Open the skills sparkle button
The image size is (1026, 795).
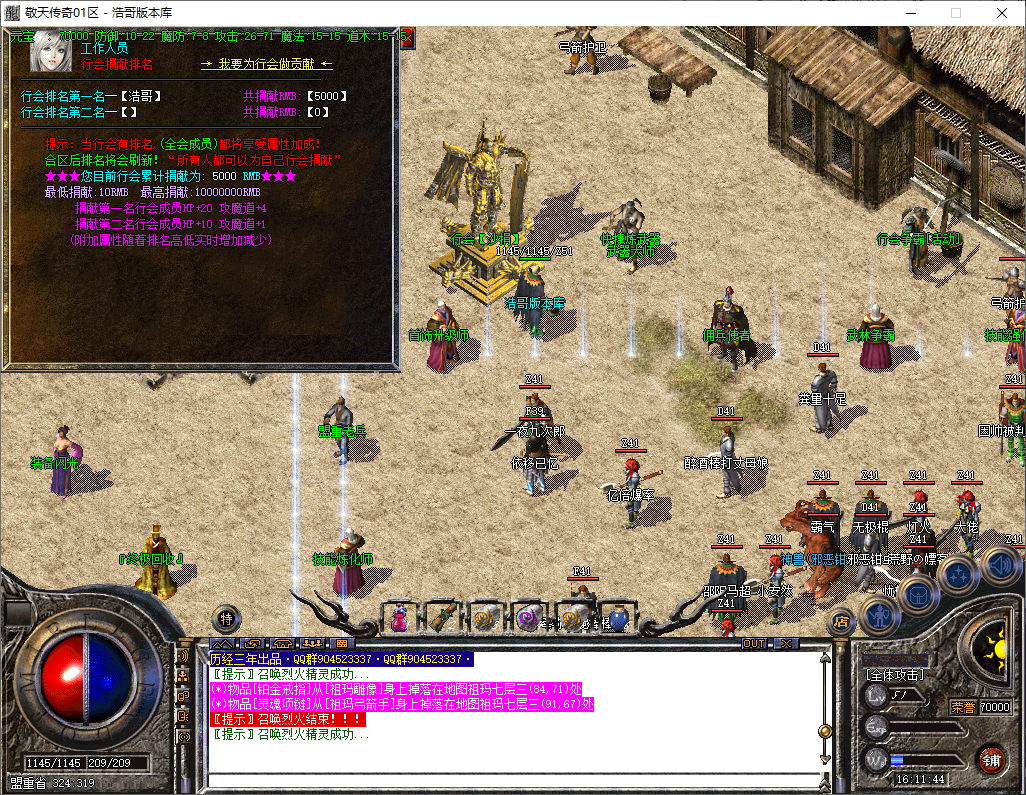pyautogui.click(x=958, y=575)
